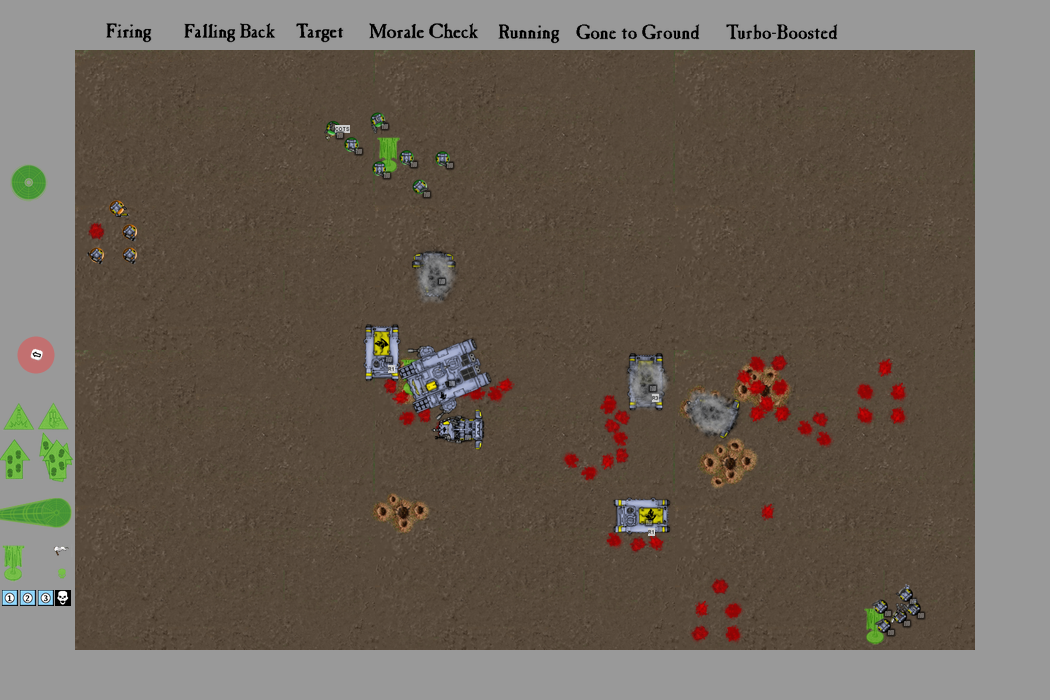Select the skull casualty marker
The width and height of the screenshot is (1050, 700).
(x=63, y=598)
